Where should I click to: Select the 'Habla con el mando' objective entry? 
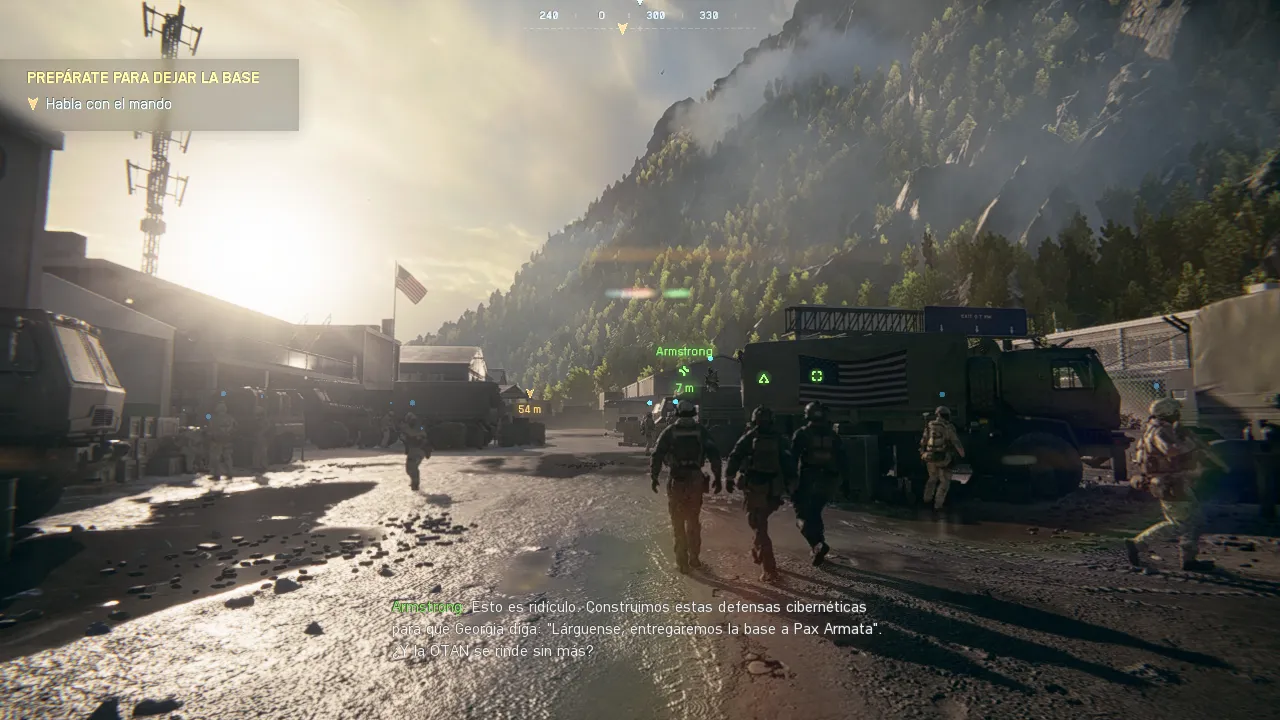(x=108, y=104)
